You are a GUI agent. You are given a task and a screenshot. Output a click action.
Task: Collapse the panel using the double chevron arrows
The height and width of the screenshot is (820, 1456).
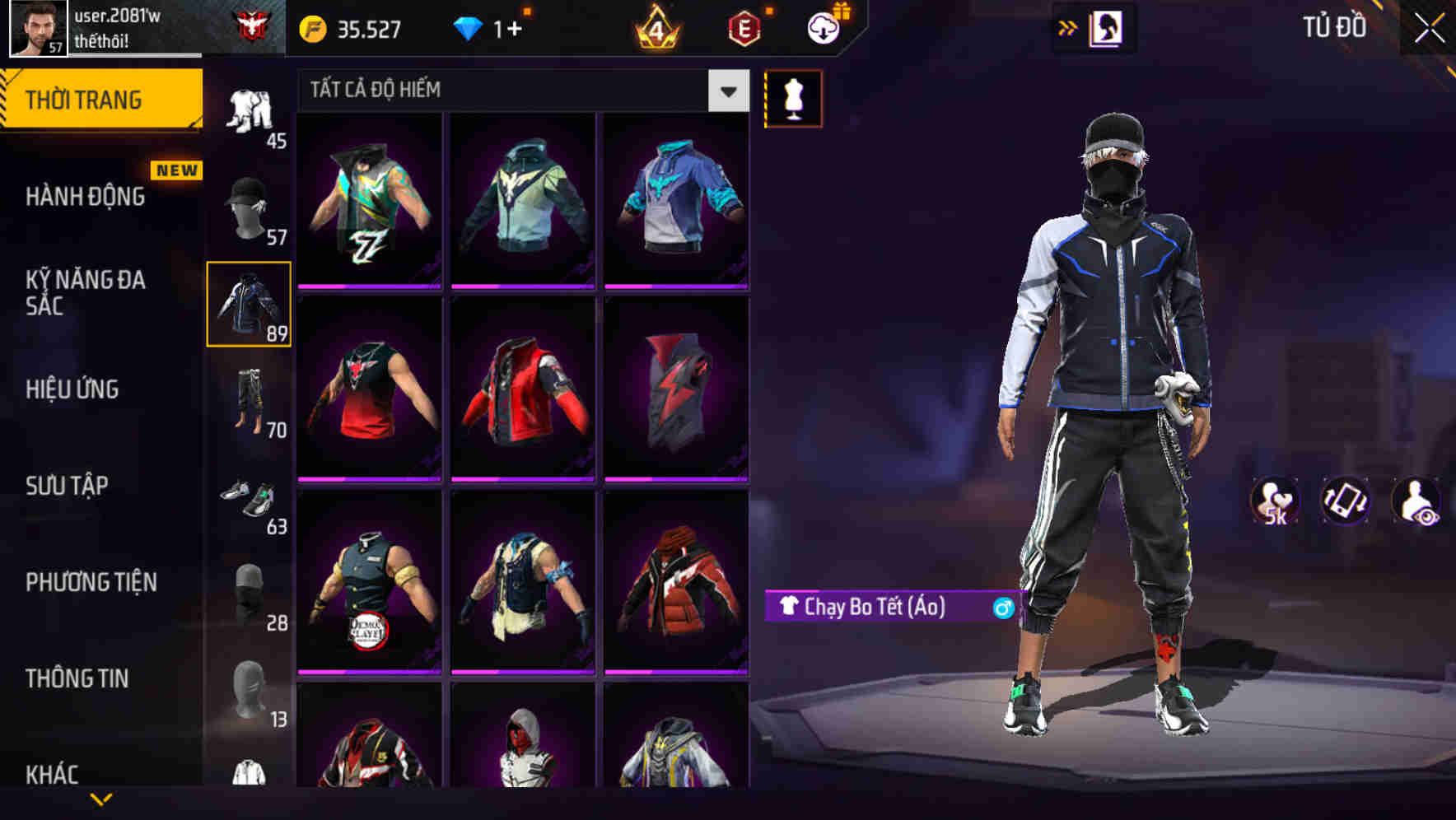coord(1067,26)
